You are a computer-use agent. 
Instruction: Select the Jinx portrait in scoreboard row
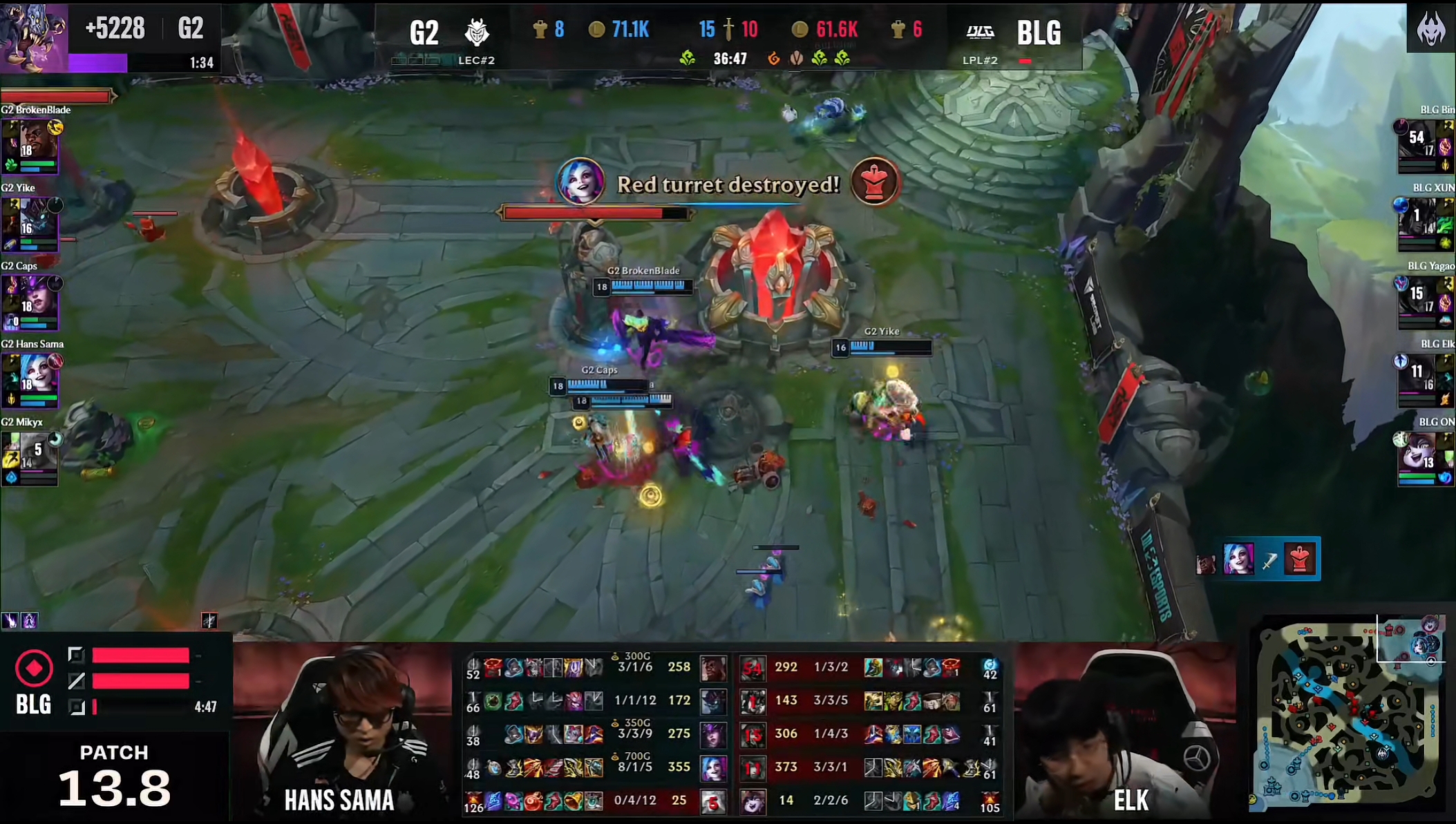coord(713,767)
